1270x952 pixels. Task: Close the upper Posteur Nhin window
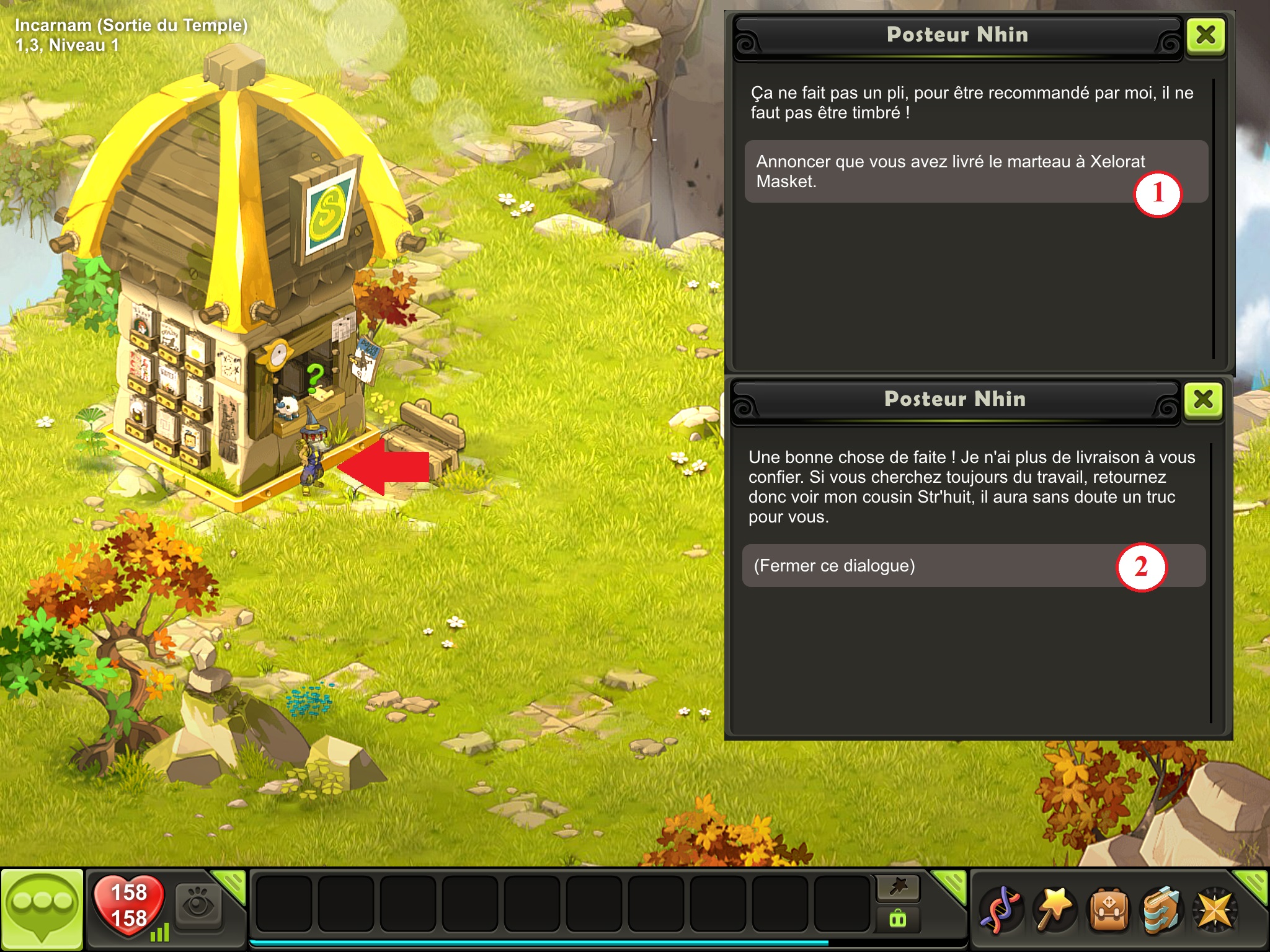[x=1206, y=35]
